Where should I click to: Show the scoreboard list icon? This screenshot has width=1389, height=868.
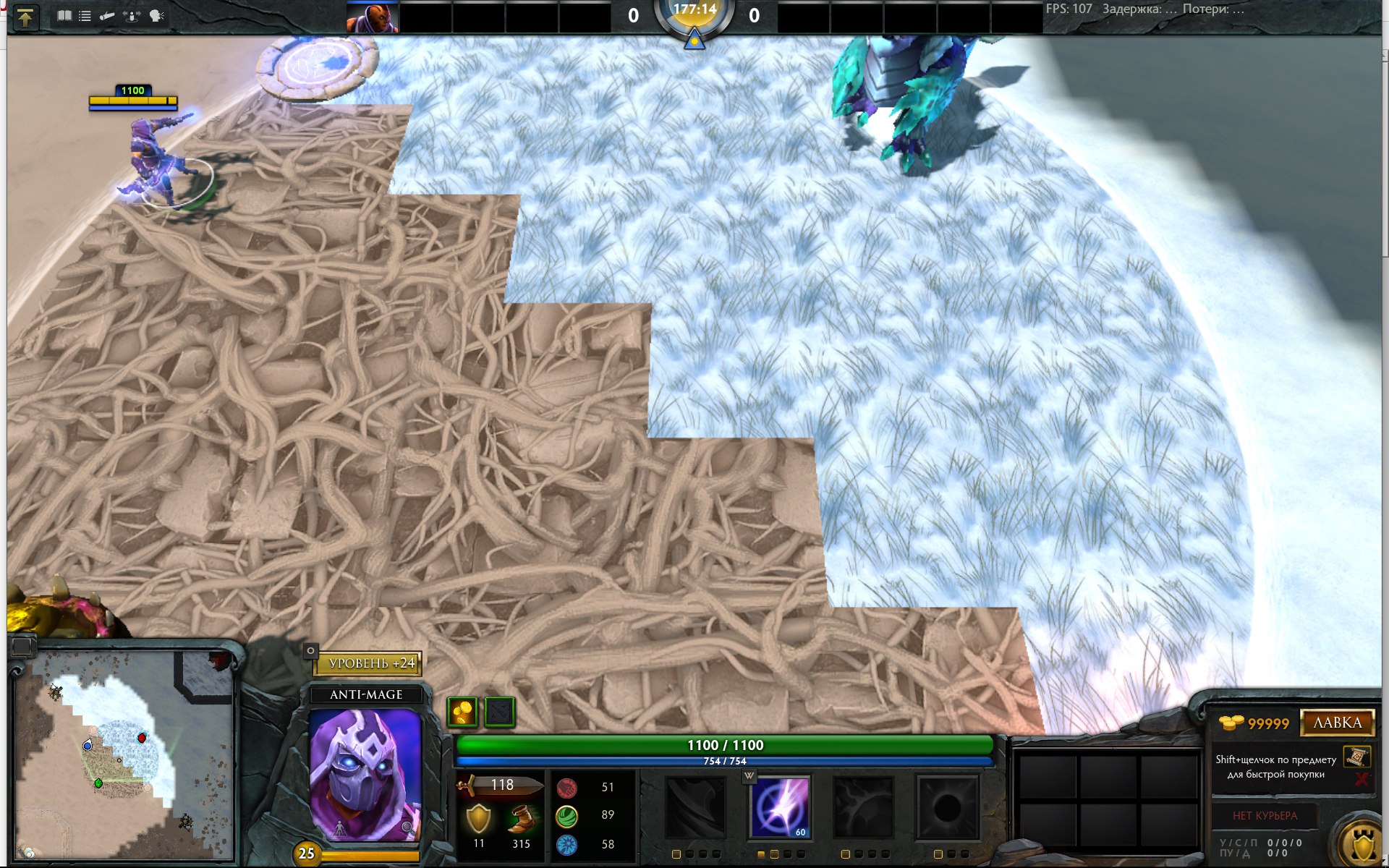point(85,16)
